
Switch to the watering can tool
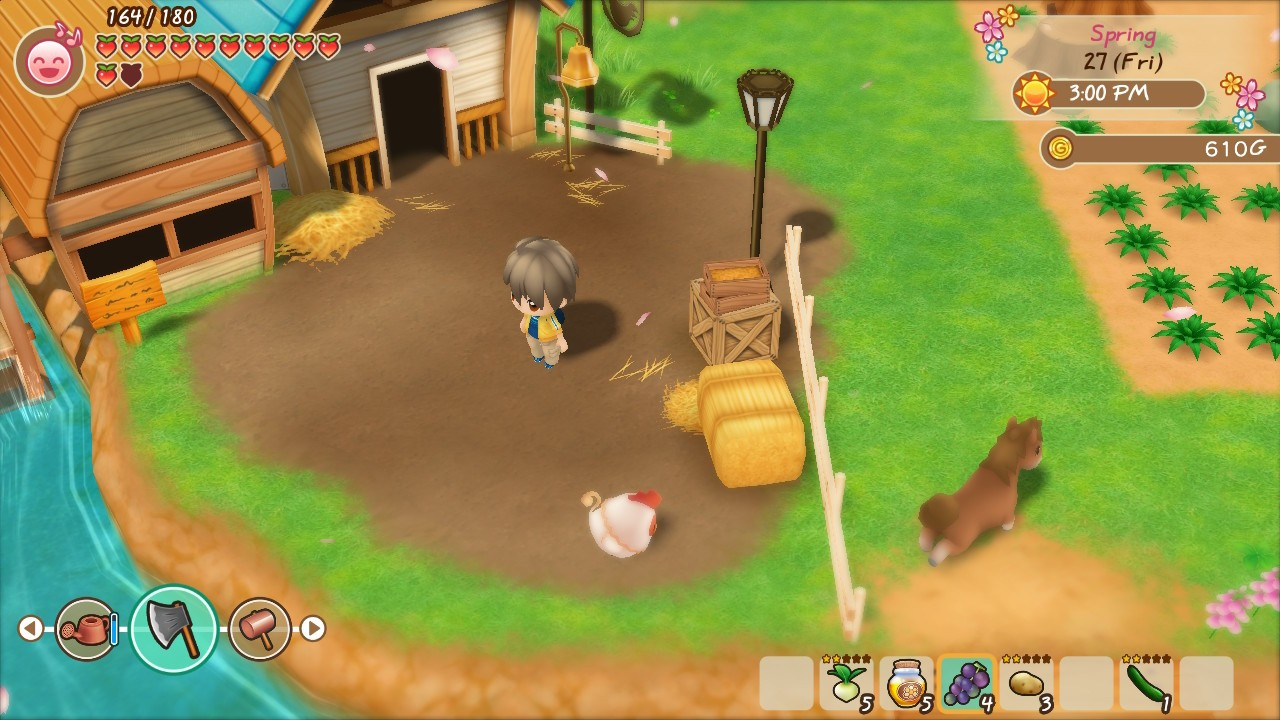pyautogui.click(x=87, y=629)
